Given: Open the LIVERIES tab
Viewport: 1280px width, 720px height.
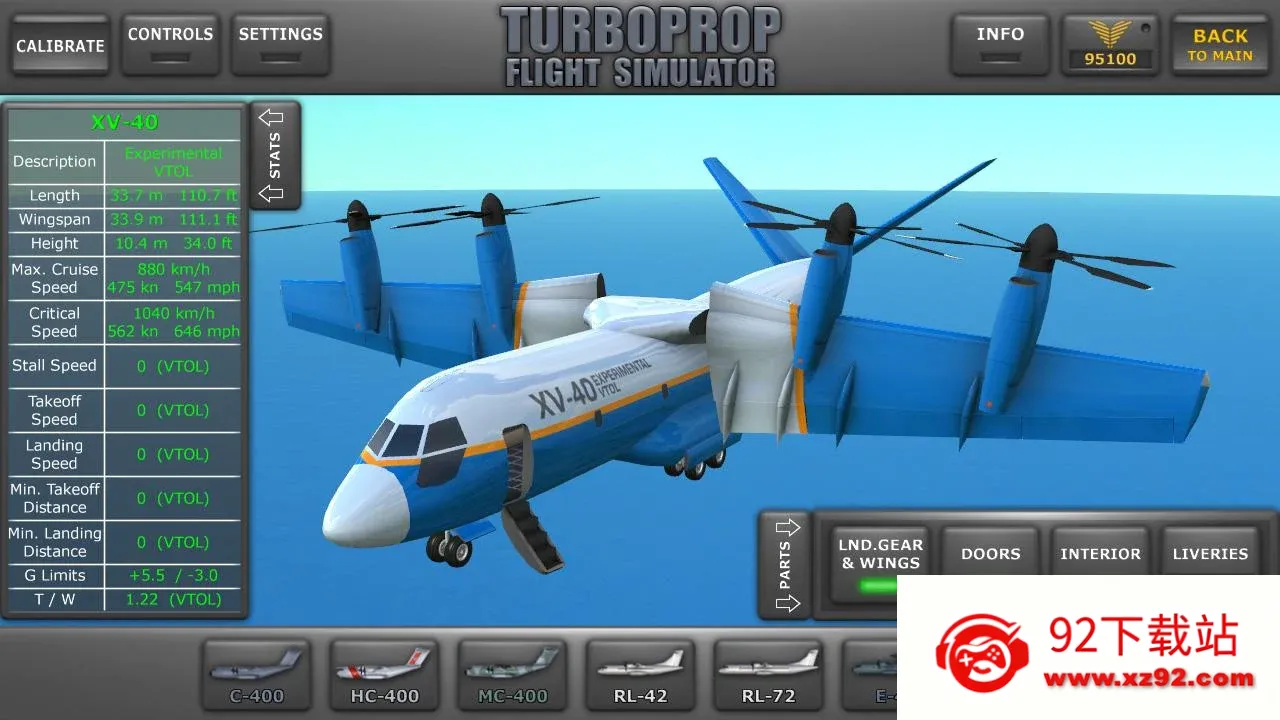Looking at the screenshot, I should [x=1210, y=552].
